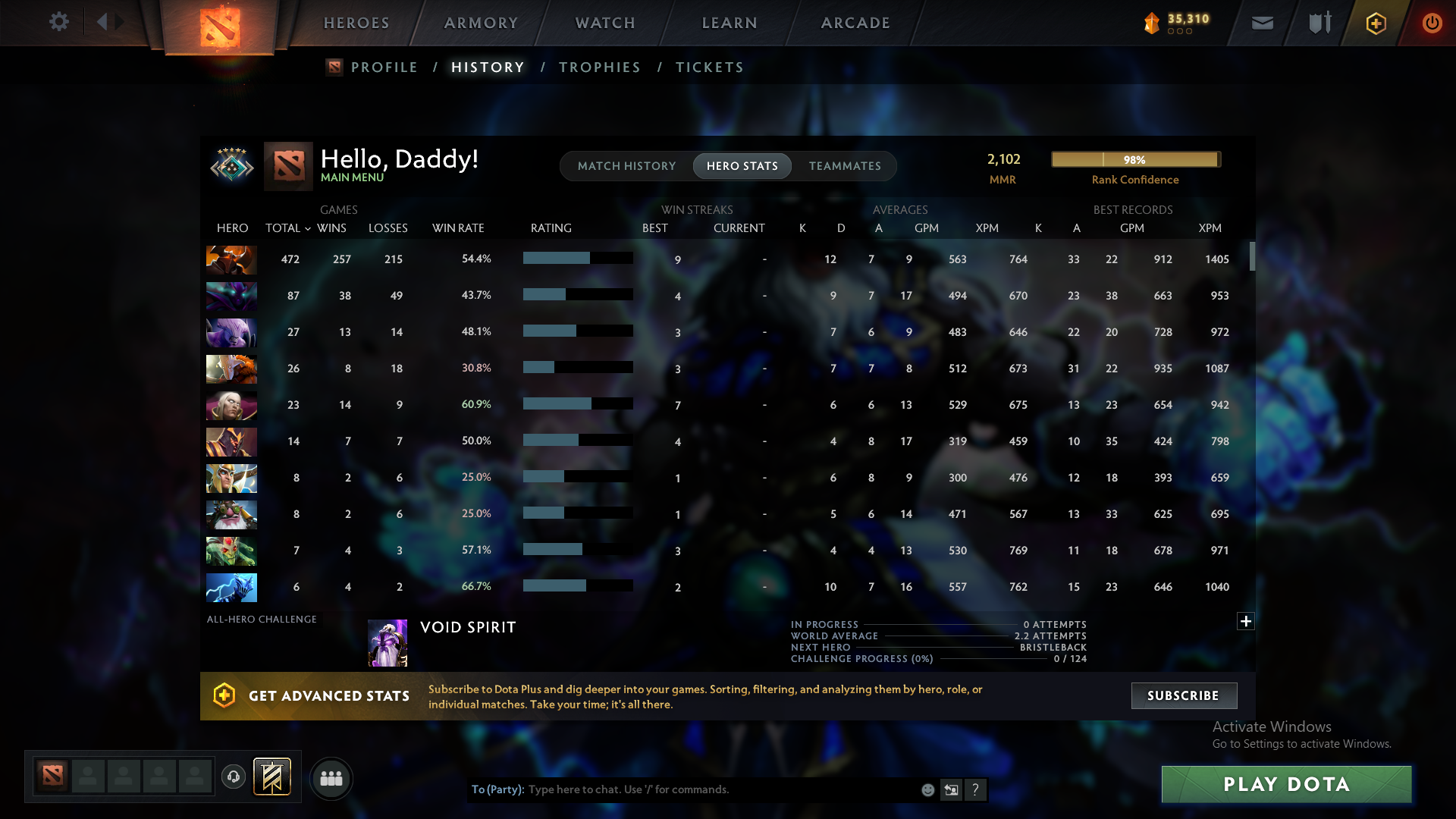Open the settings gear icon
Screen dimensions: 1456x819
tap(59, 22)
